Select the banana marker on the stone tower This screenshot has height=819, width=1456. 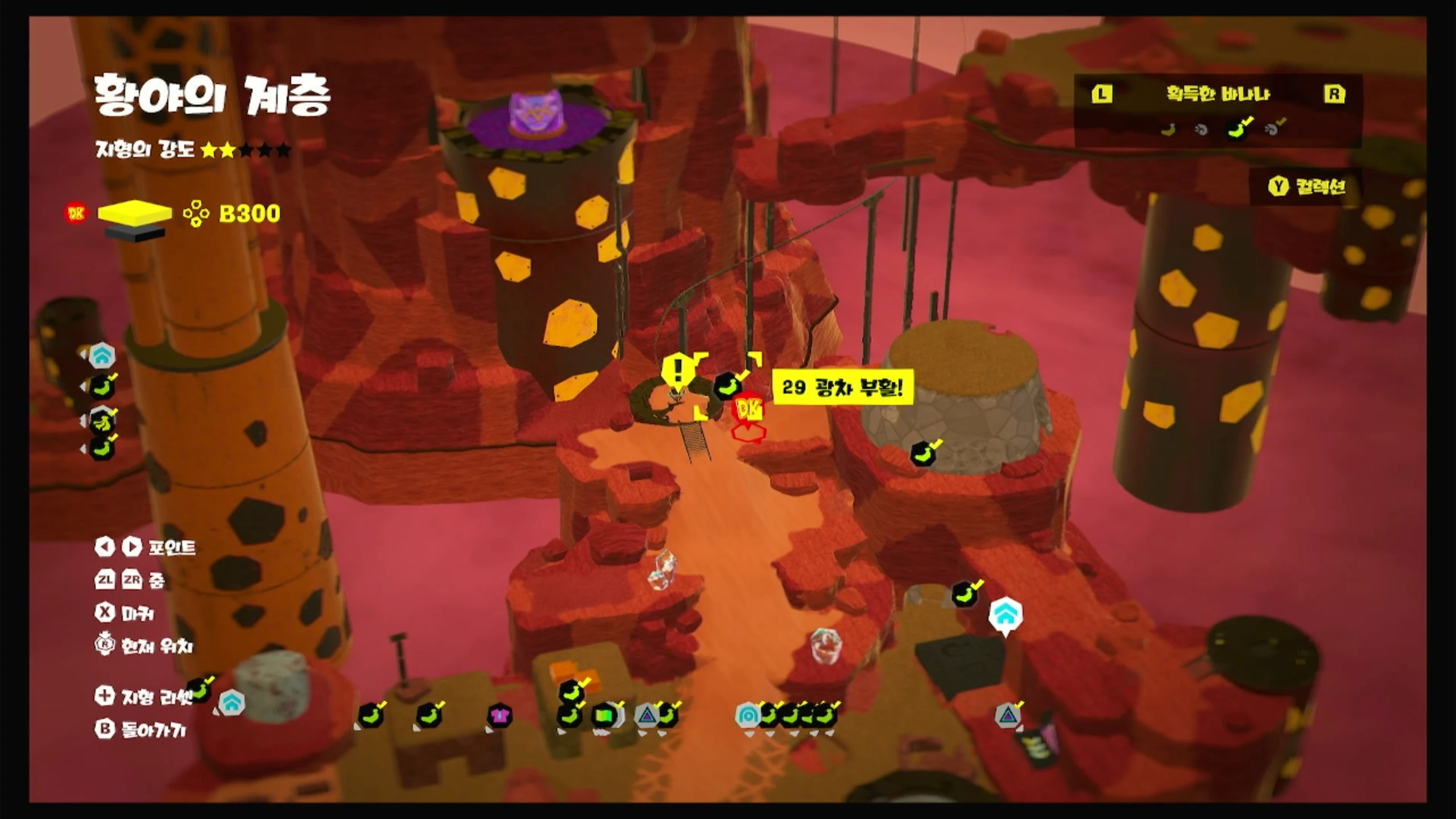924,453
